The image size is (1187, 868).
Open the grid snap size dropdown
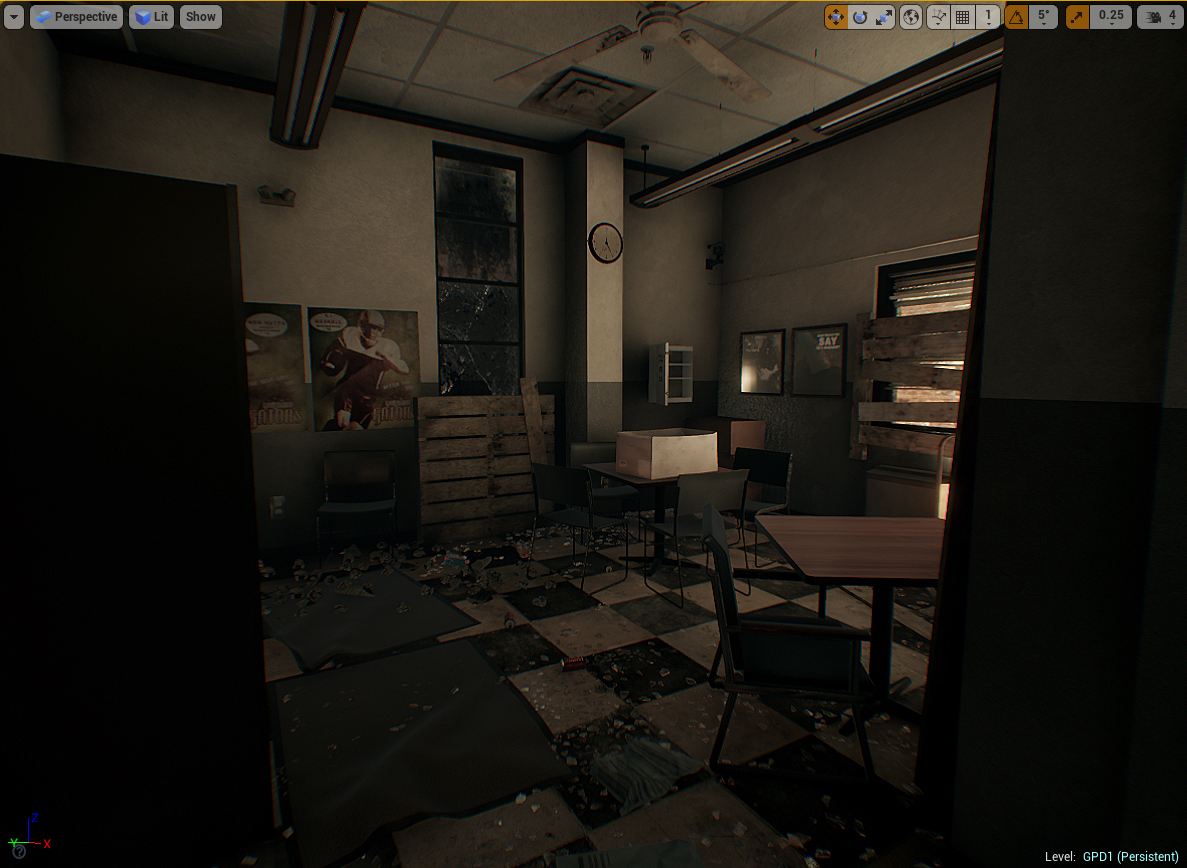point(988,17)
